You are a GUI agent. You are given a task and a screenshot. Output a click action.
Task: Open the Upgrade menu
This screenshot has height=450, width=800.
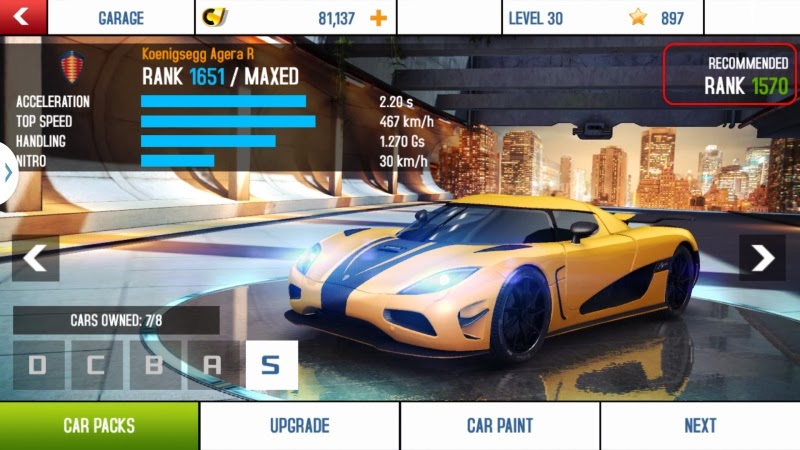(x=300, y=426)
